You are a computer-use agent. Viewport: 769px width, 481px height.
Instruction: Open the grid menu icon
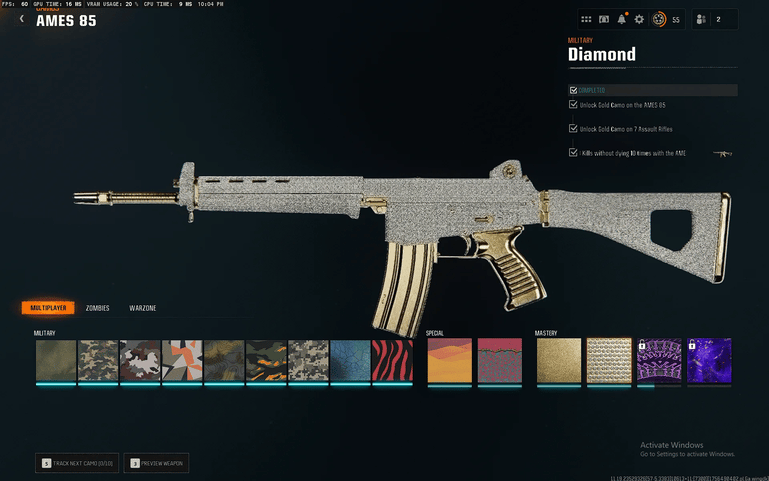click(x=587, y=19)
